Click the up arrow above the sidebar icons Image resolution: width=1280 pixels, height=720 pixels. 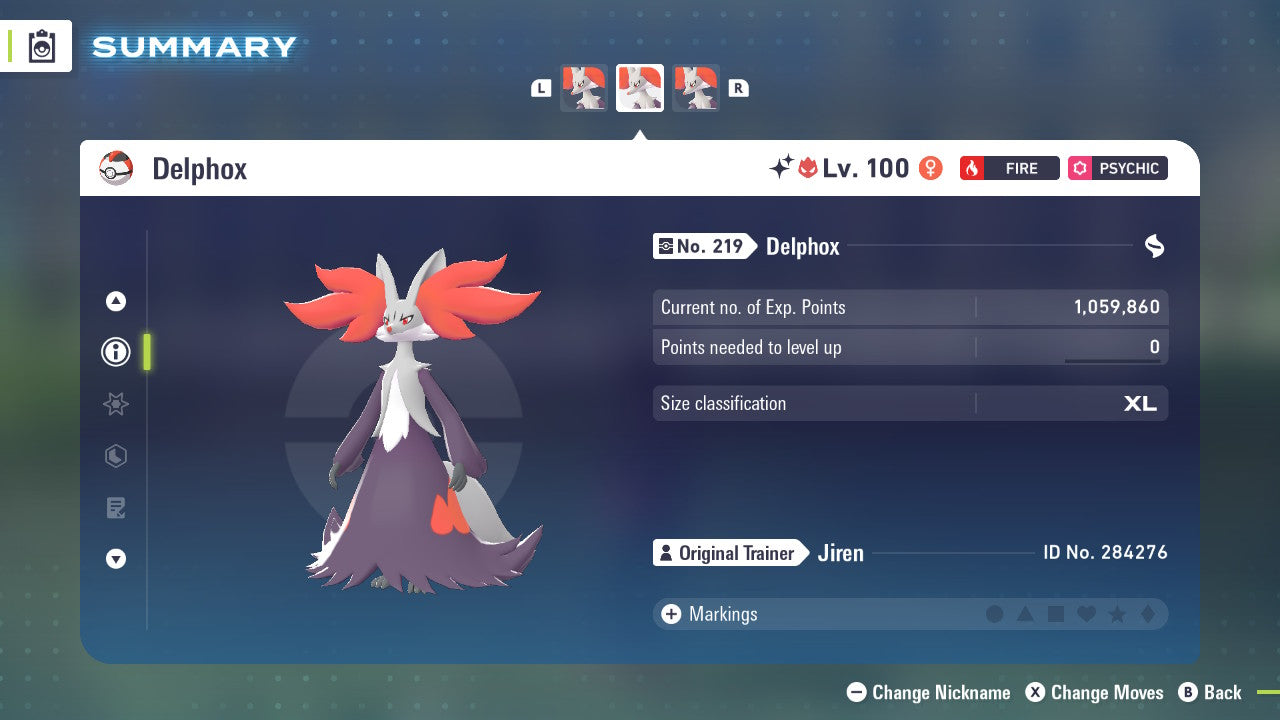116,301
